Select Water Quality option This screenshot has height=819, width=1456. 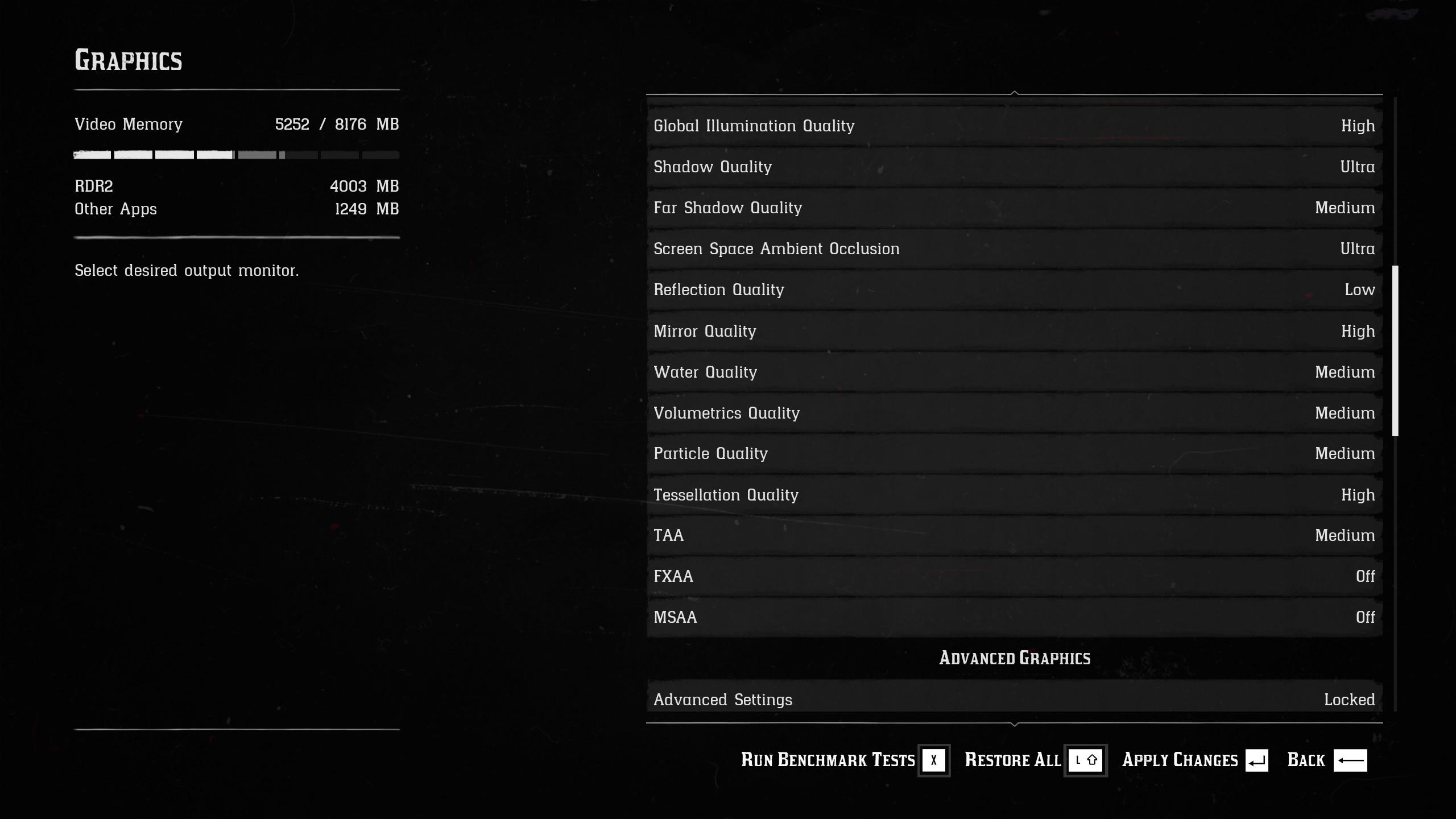pos(1014,372)
